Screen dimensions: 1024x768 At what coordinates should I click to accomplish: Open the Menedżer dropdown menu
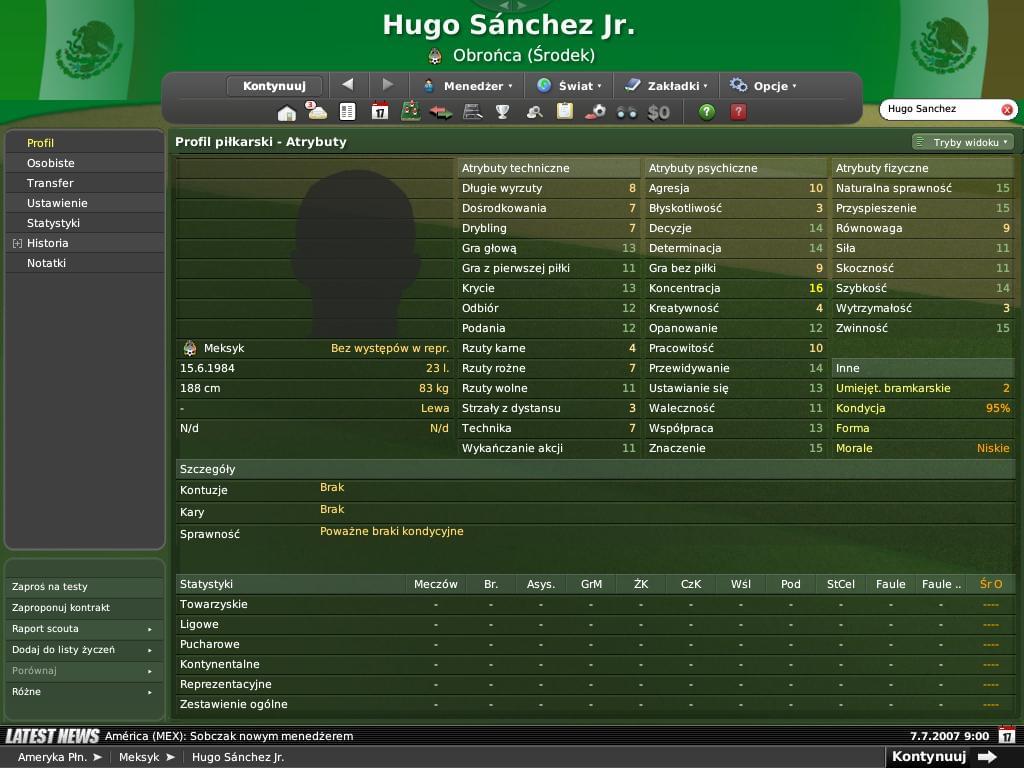point(467,86)
